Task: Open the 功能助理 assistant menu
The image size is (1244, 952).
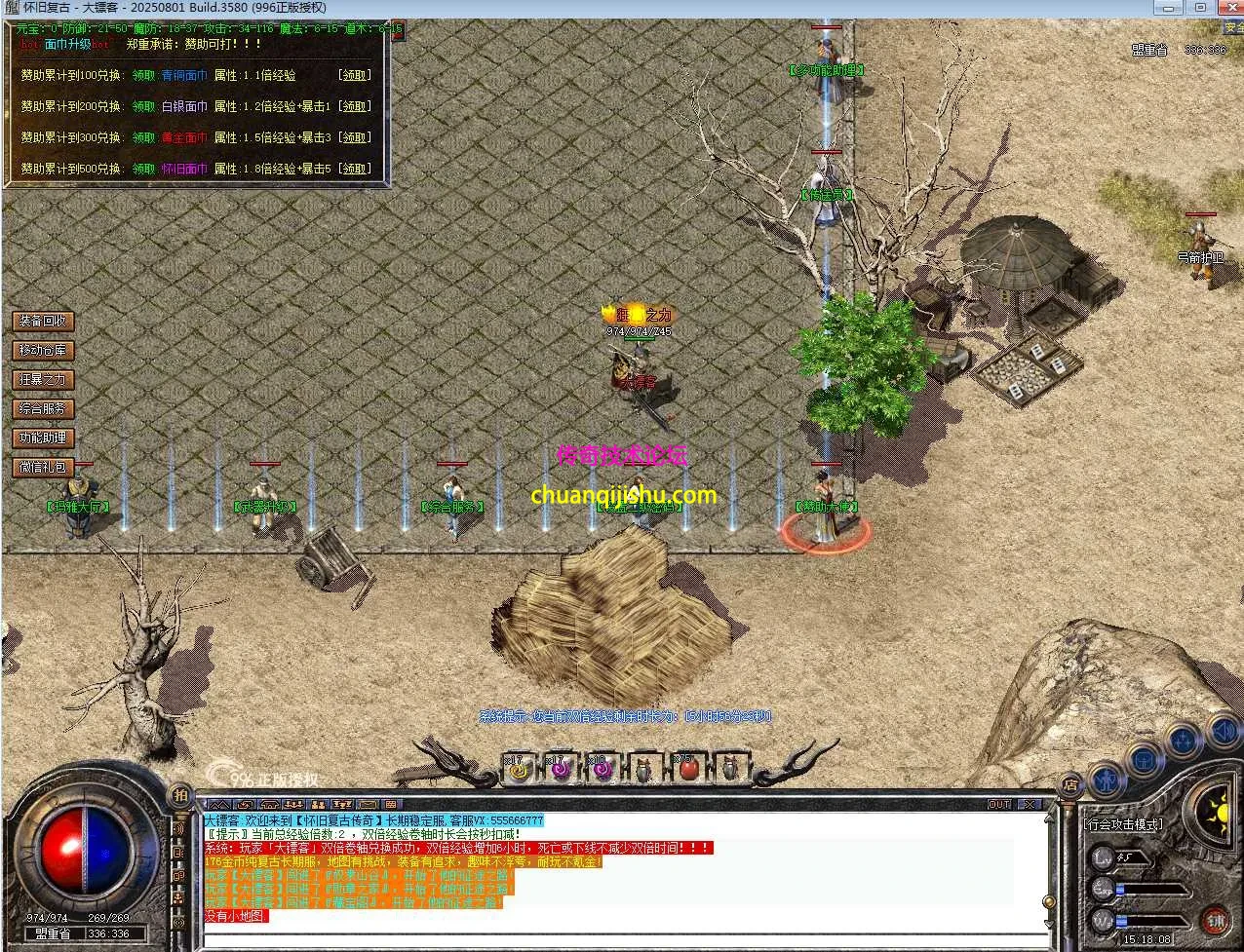Action: click(x=43, y=438)
